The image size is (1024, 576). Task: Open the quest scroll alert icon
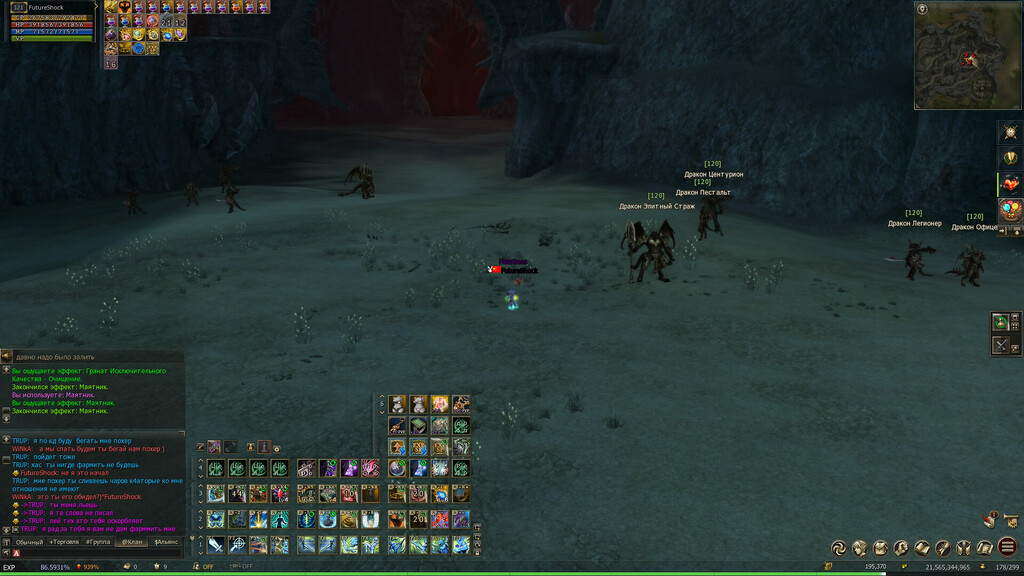(x=990, y=519)
